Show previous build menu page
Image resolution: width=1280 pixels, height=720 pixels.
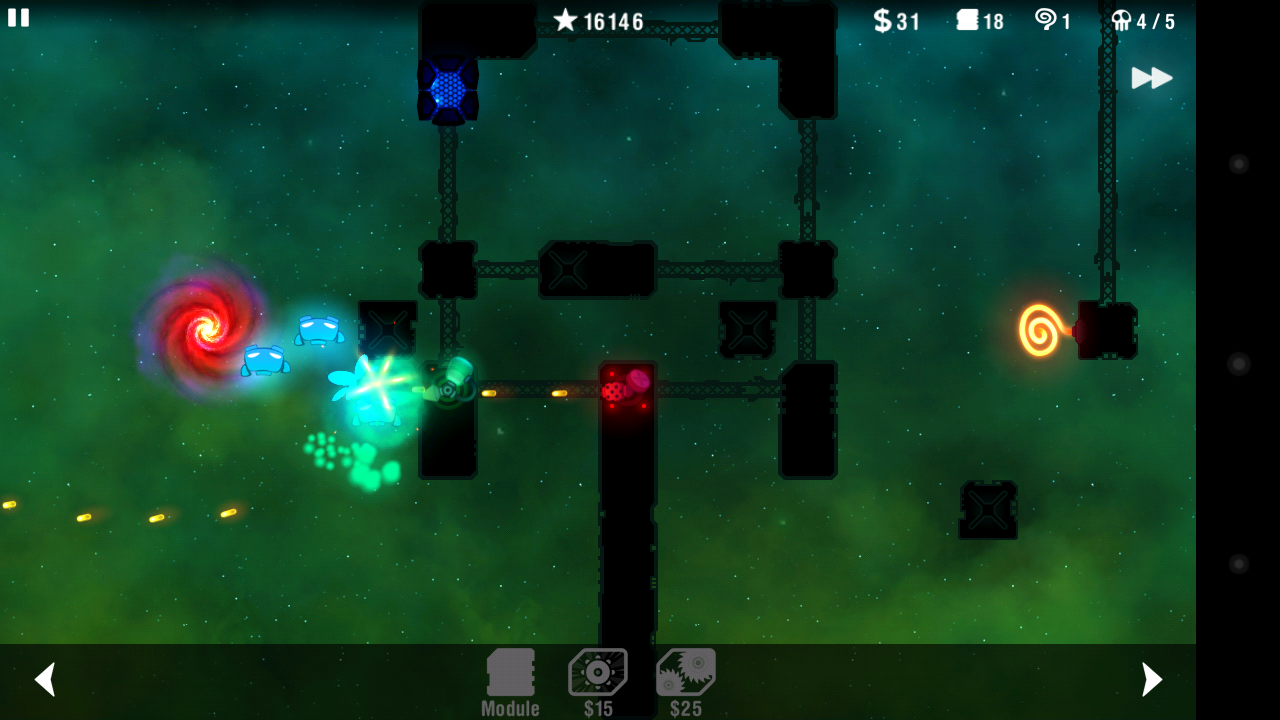(44, 679)
